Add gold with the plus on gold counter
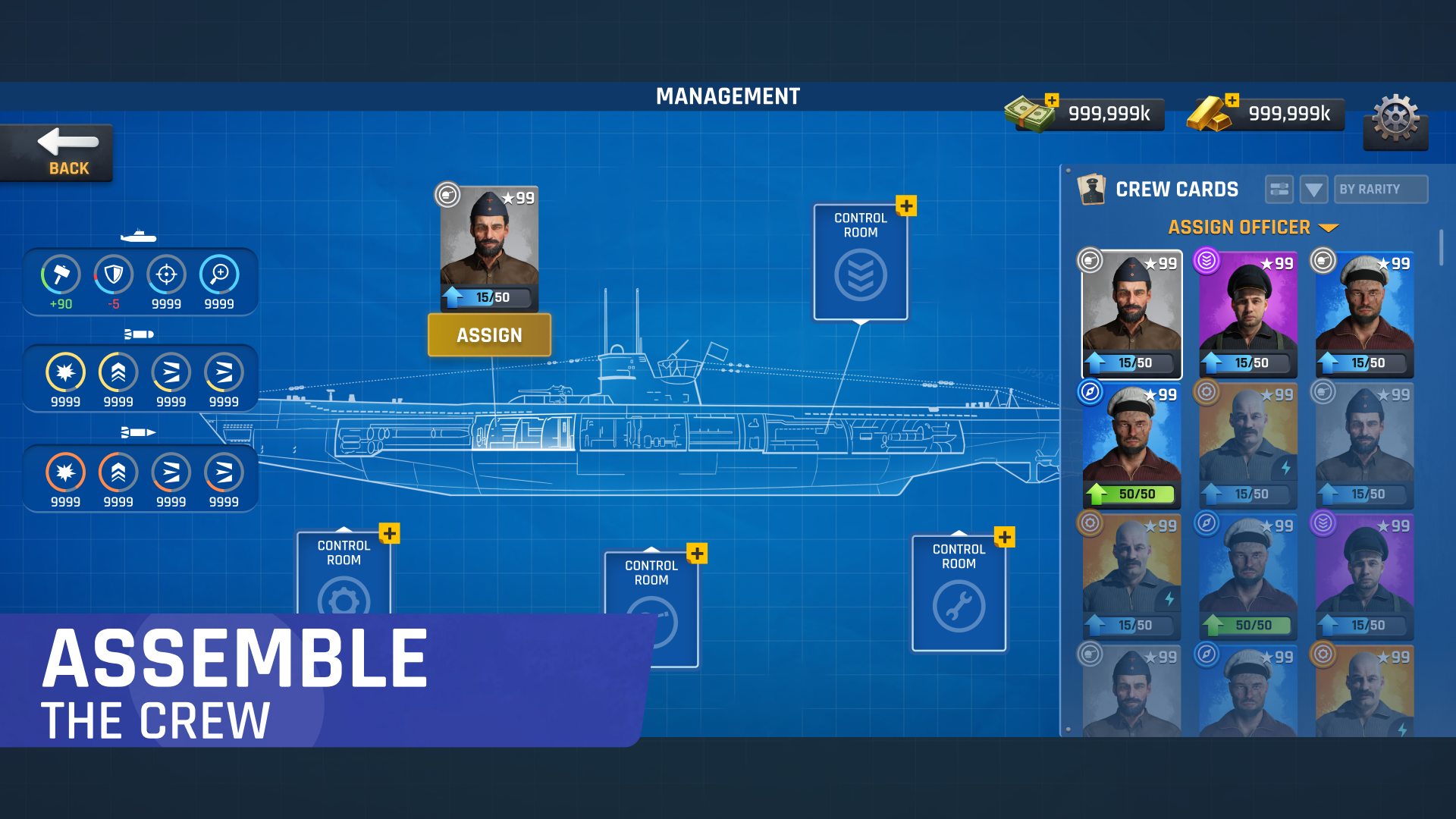The width and height of the screenshot is (1456, 819). (x=1232, y=99)
